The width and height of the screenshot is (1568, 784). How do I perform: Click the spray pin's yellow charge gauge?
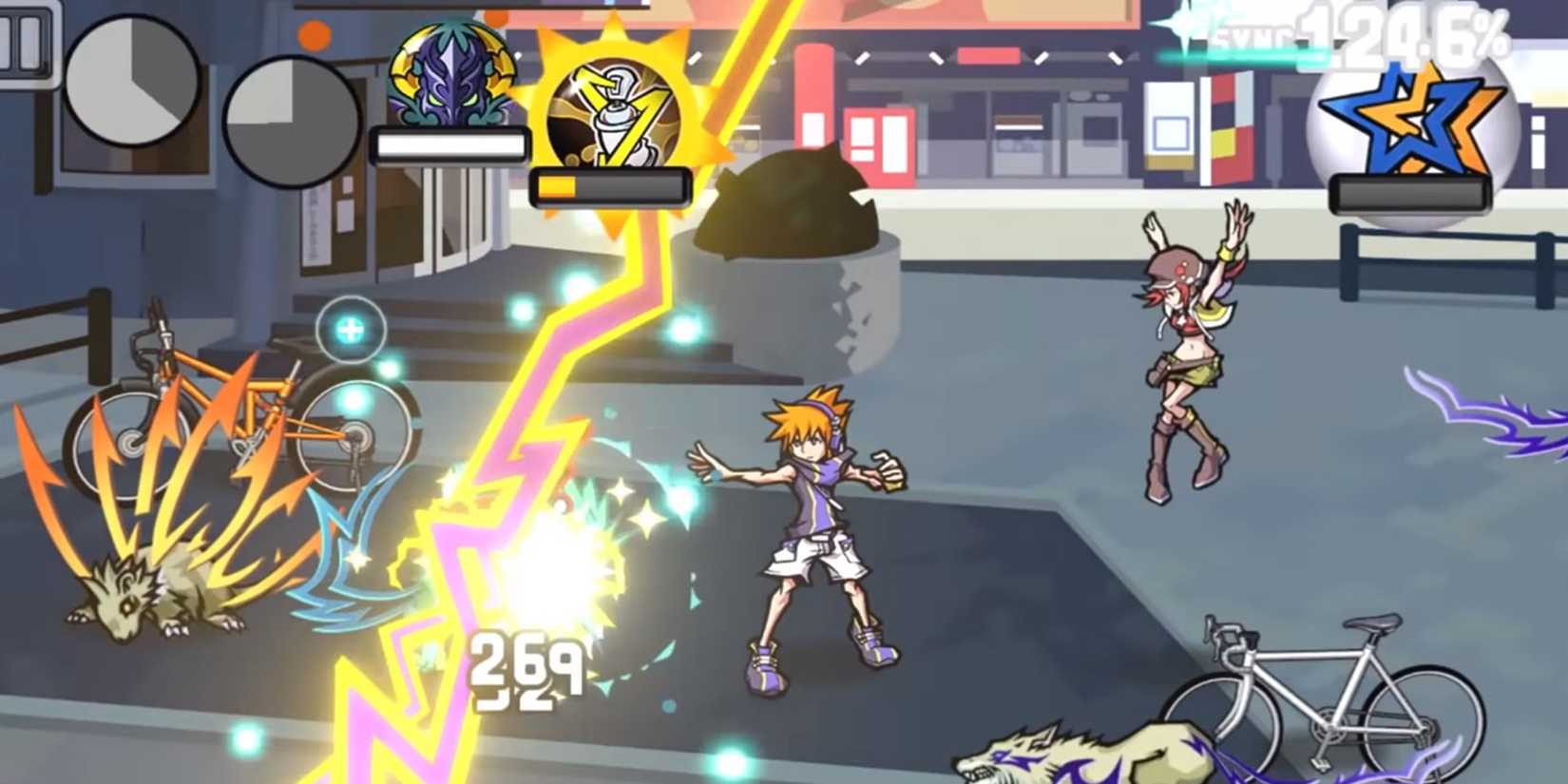click(x=608, y=187)
